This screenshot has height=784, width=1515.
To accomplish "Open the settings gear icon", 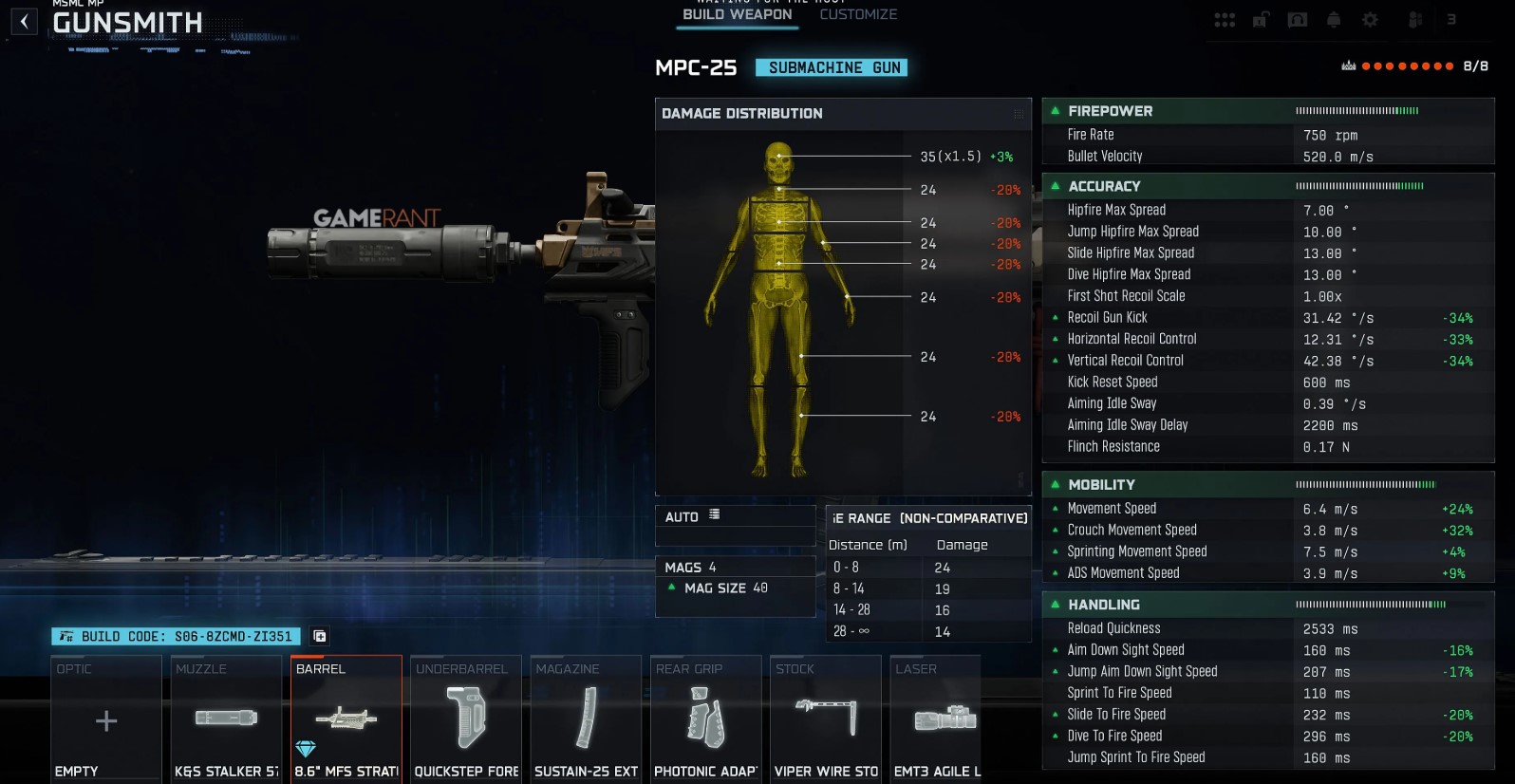I will pyautogui.click(x=1370, y=20).
